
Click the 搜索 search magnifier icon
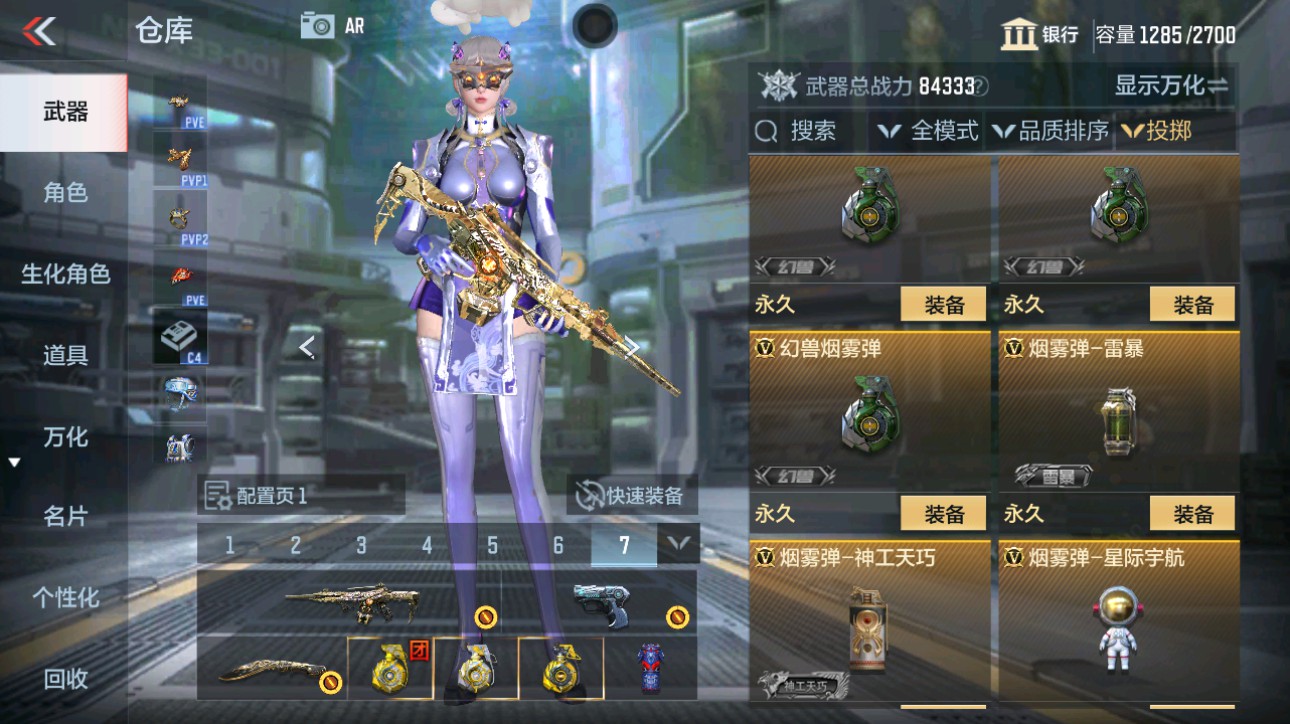coord(767,130)
